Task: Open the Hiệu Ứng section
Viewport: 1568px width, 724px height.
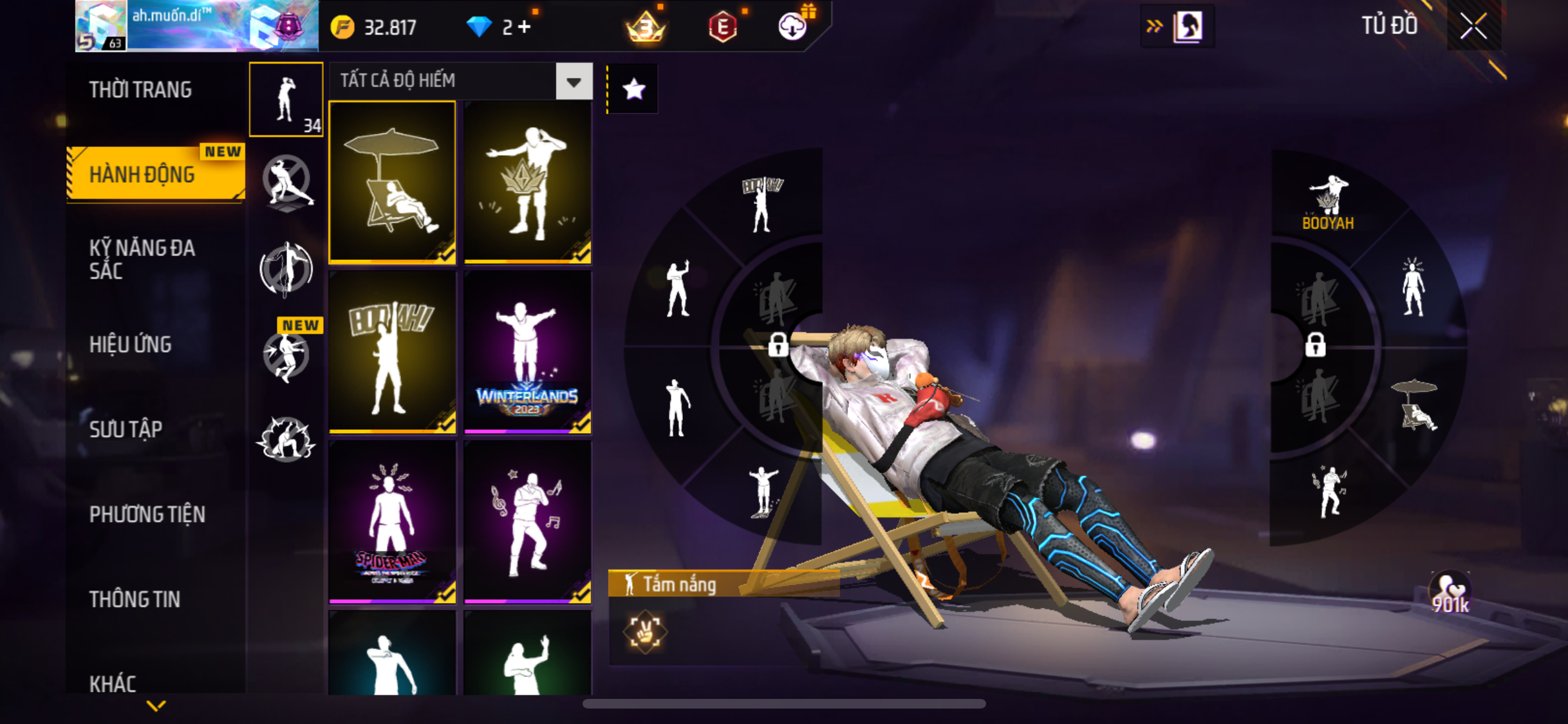Action: pos(130,344)
